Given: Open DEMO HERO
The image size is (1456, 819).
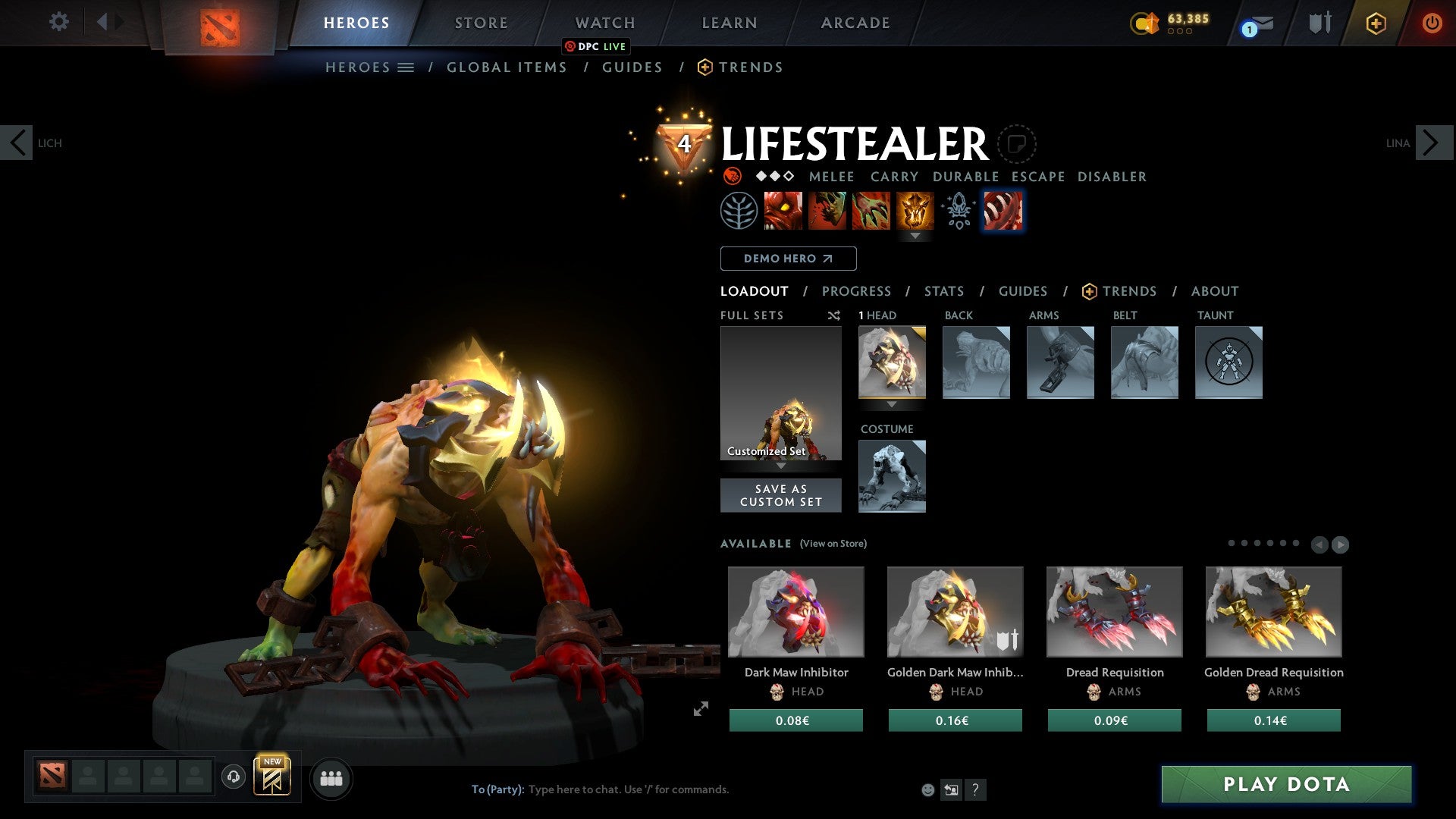Looking at the screenshot, I should click(787, 258).
